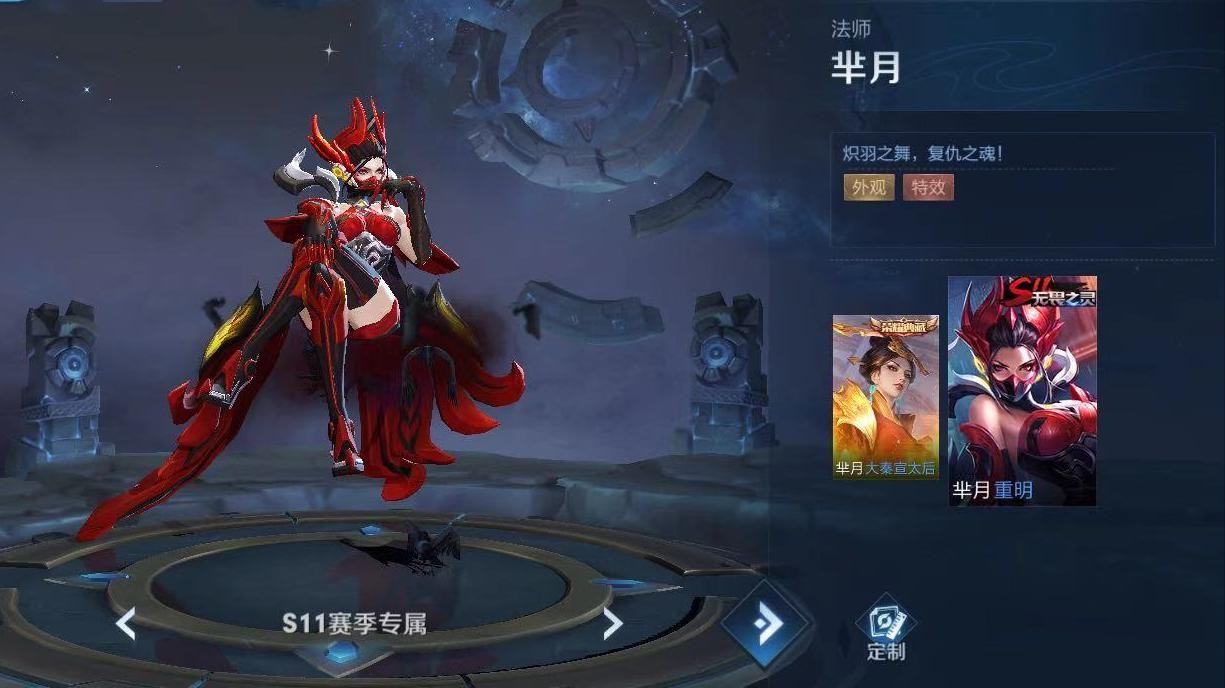Show the previous skin with the left arrow
The image size is (1225, 688).
(126, 624)
